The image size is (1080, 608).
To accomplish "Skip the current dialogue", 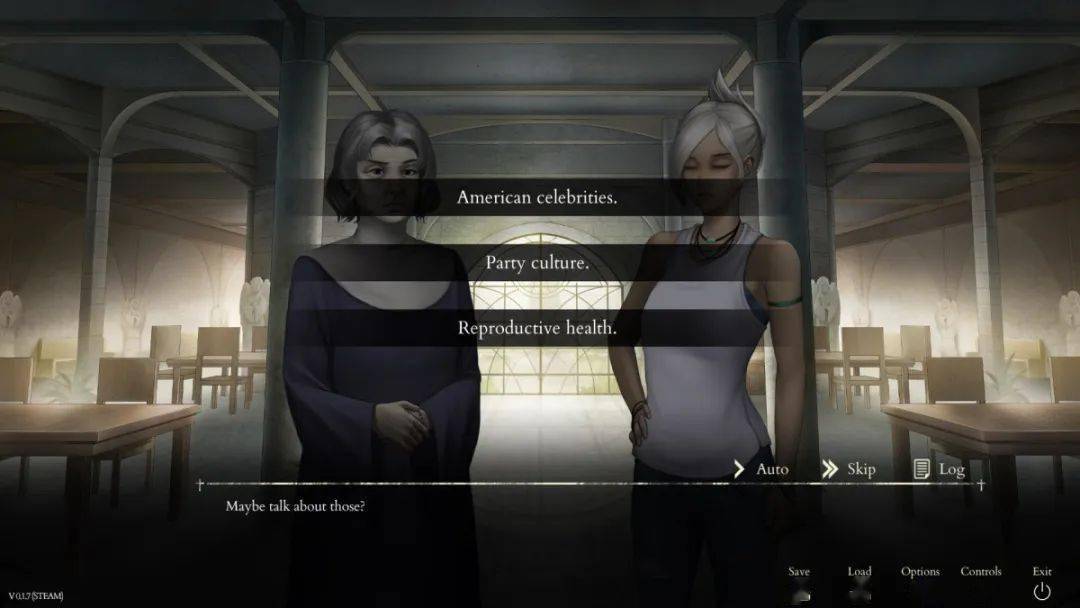I will [849, 469].
